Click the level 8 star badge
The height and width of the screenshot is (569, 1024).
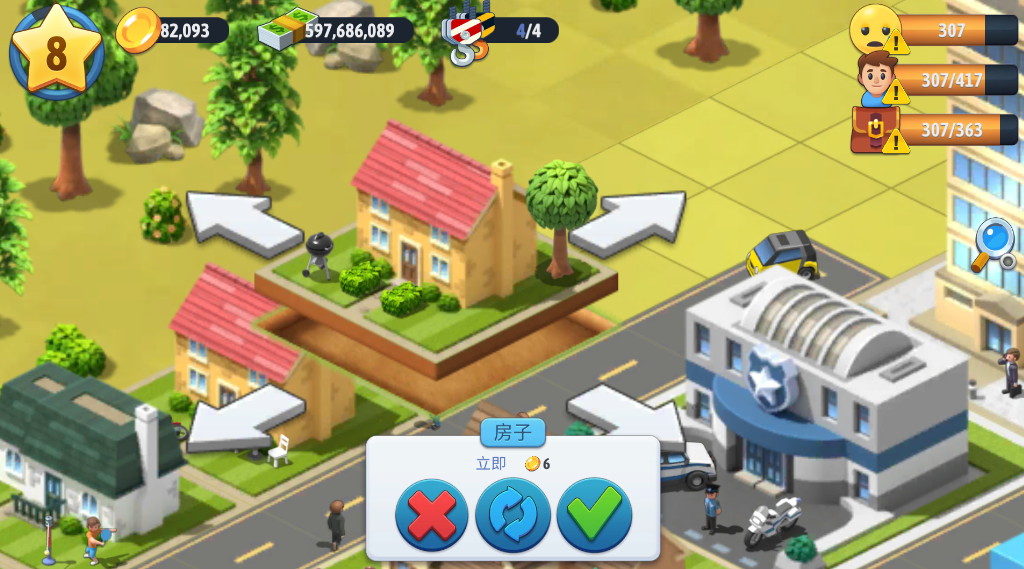(56, 51)
